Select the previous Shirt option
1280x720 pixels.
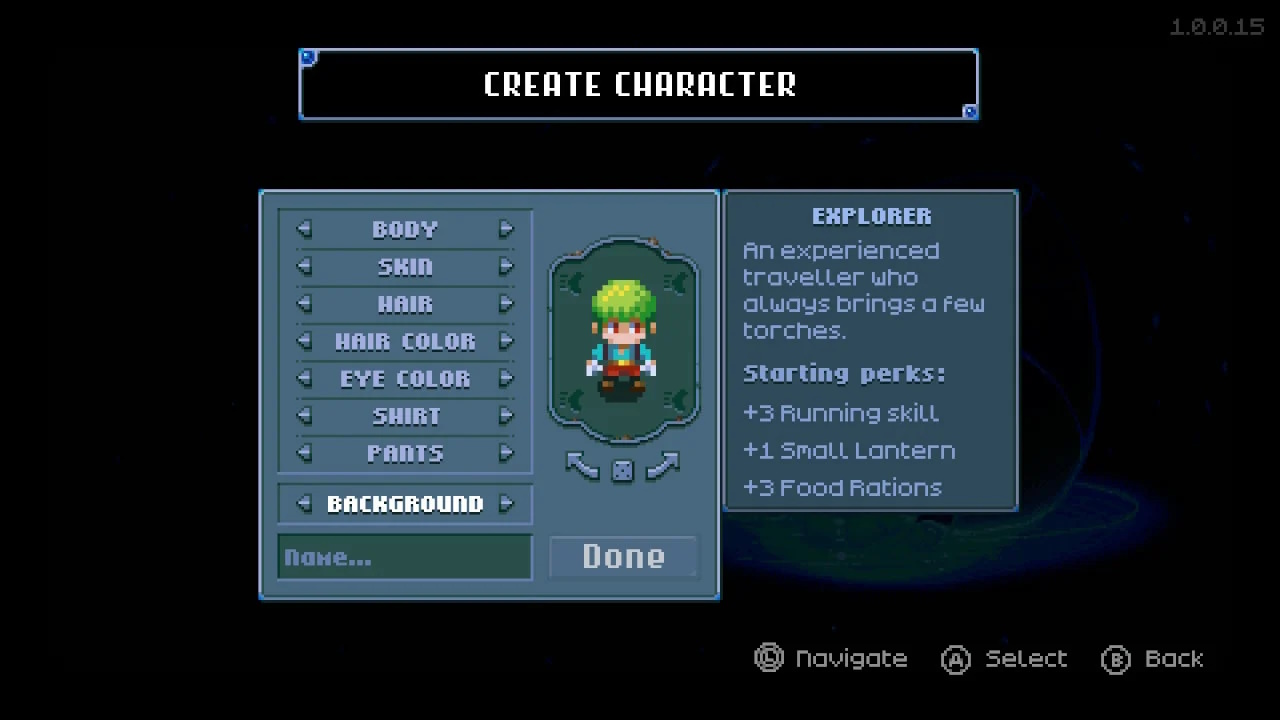304,415
